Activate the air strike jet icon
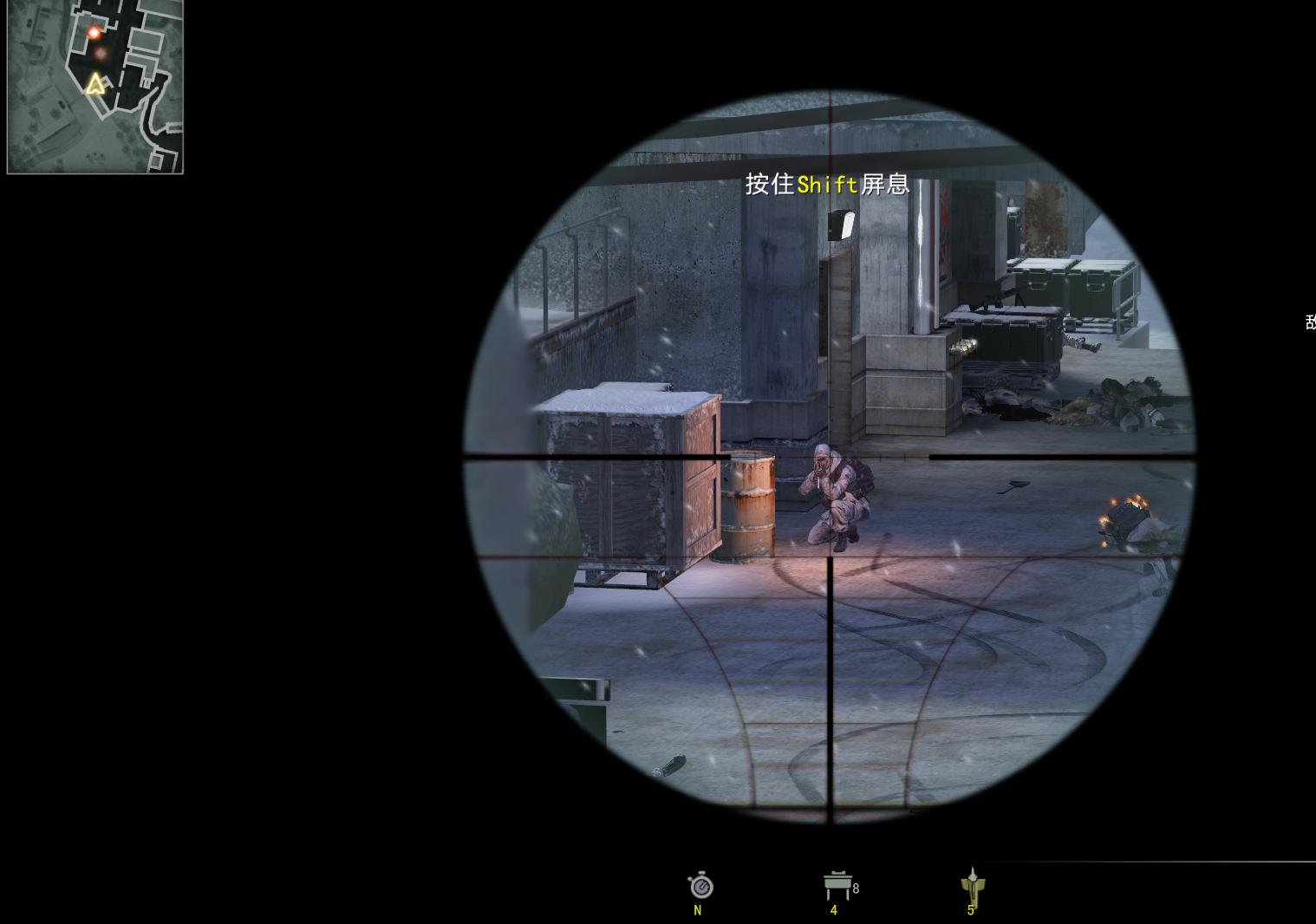This screenshot has height=924, width=1316. point(973,885)
